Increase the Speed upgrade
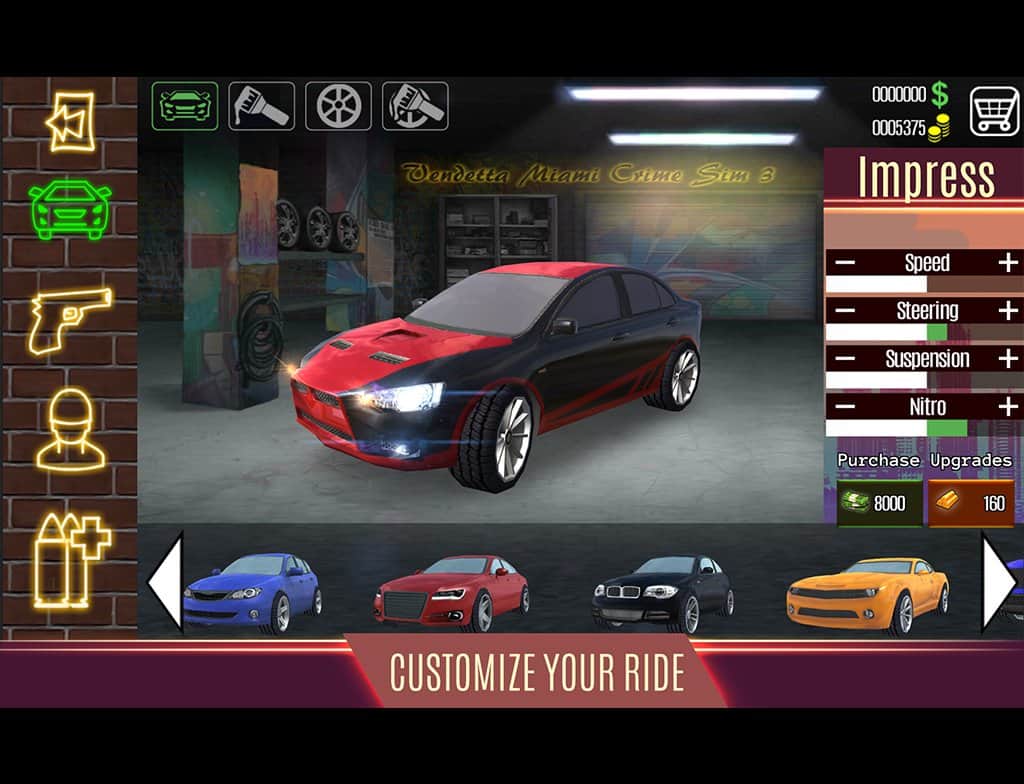 coord(1008,263)
